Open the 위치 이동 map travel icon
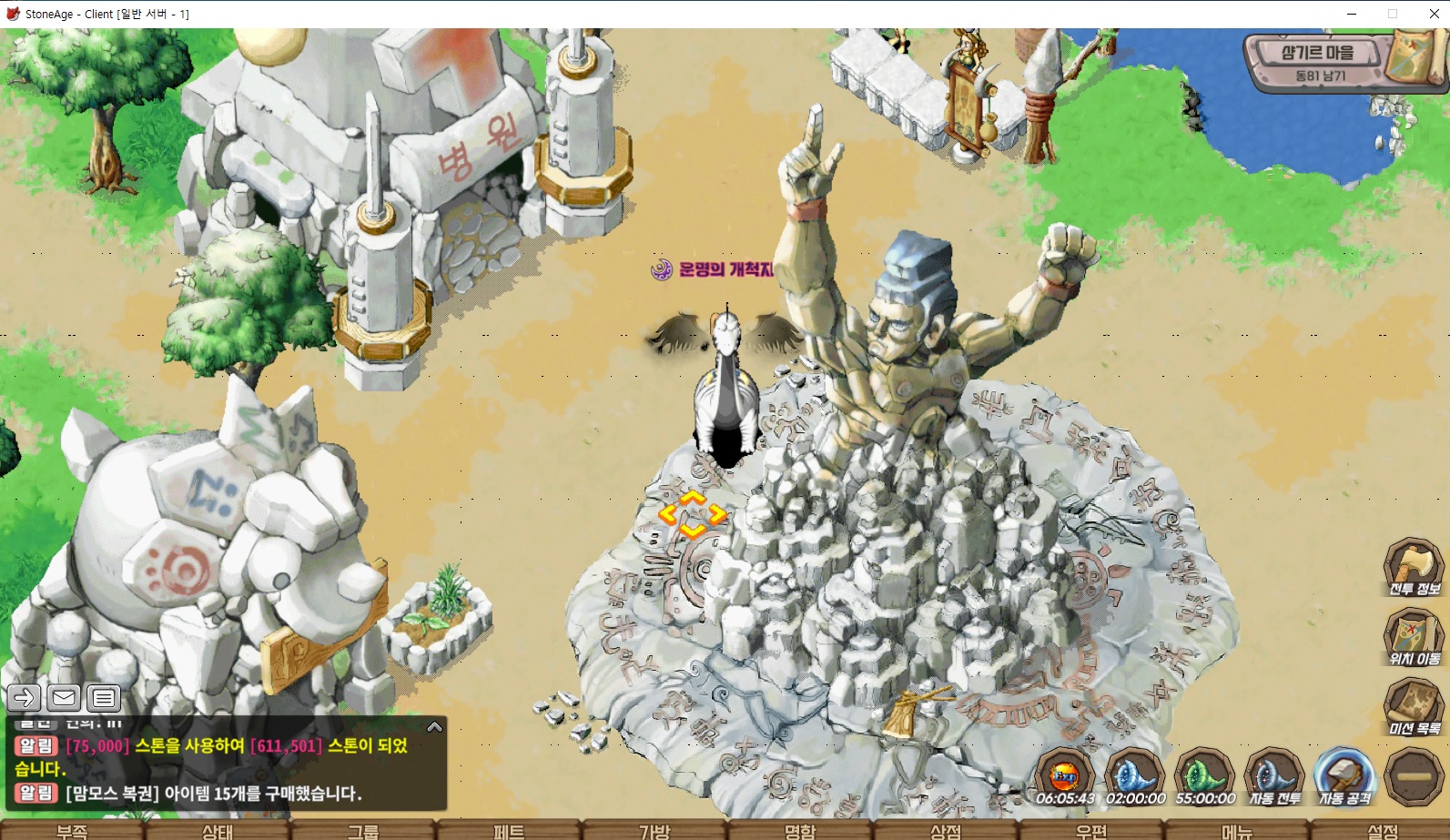This screenshot has height=840, width=1450. 1414,637
